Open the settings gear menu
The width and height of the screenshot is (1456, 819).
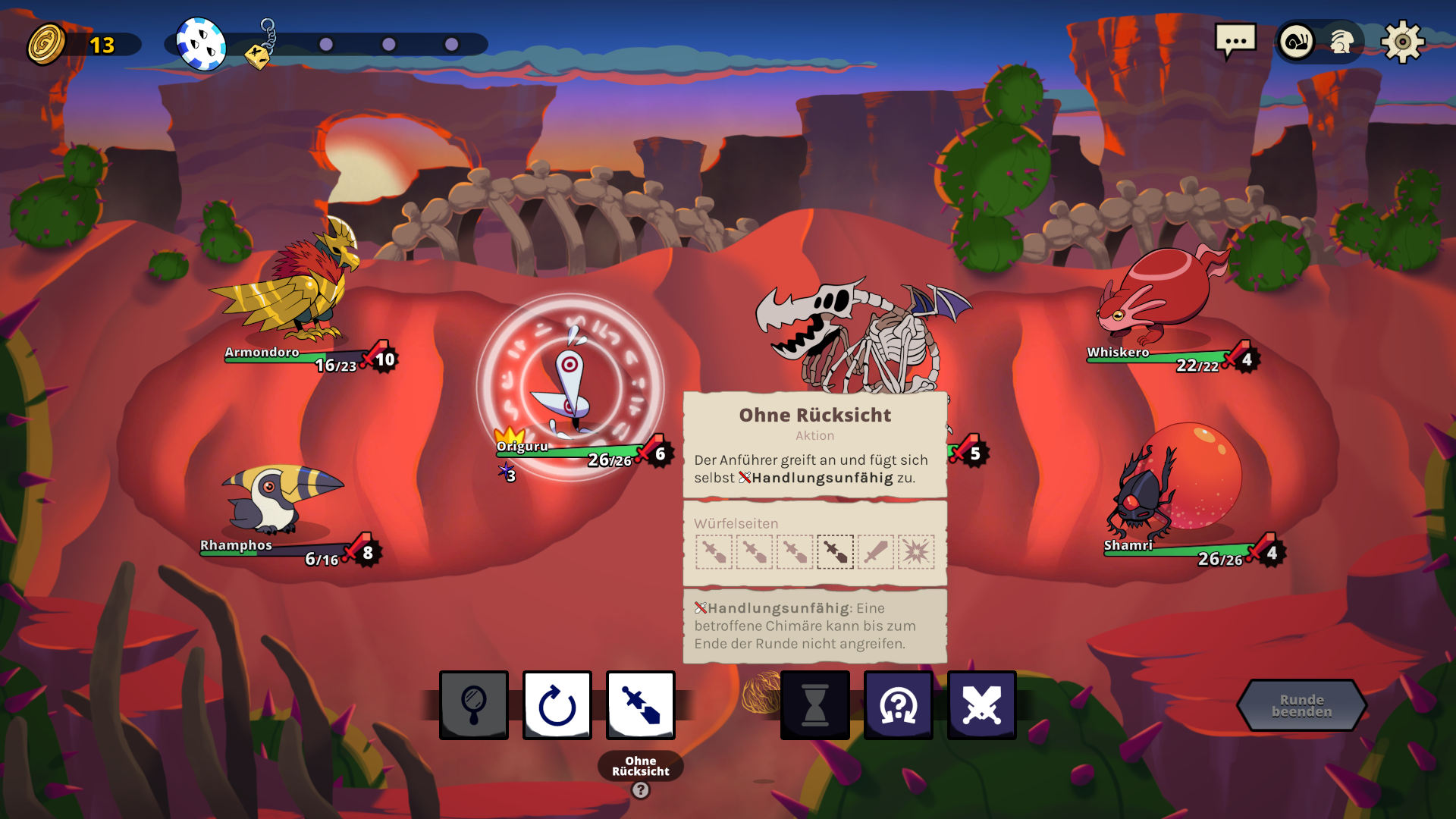point(1402,42)
